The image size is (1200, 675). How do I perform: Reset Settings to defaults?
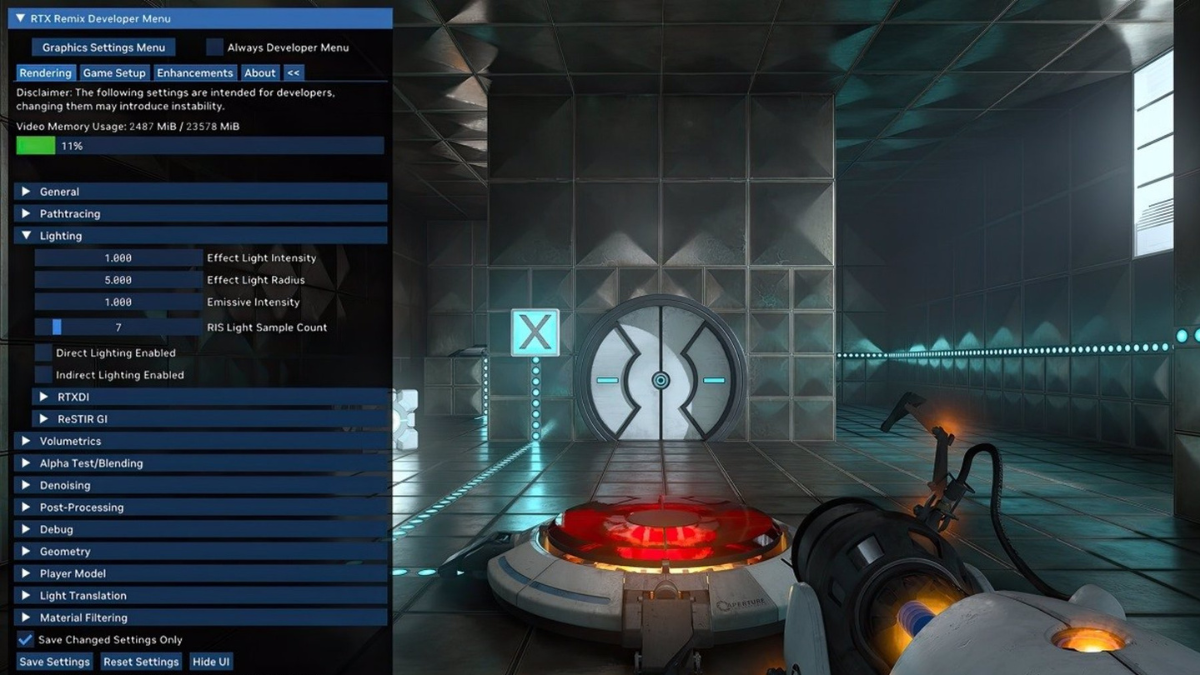point(141,662)
